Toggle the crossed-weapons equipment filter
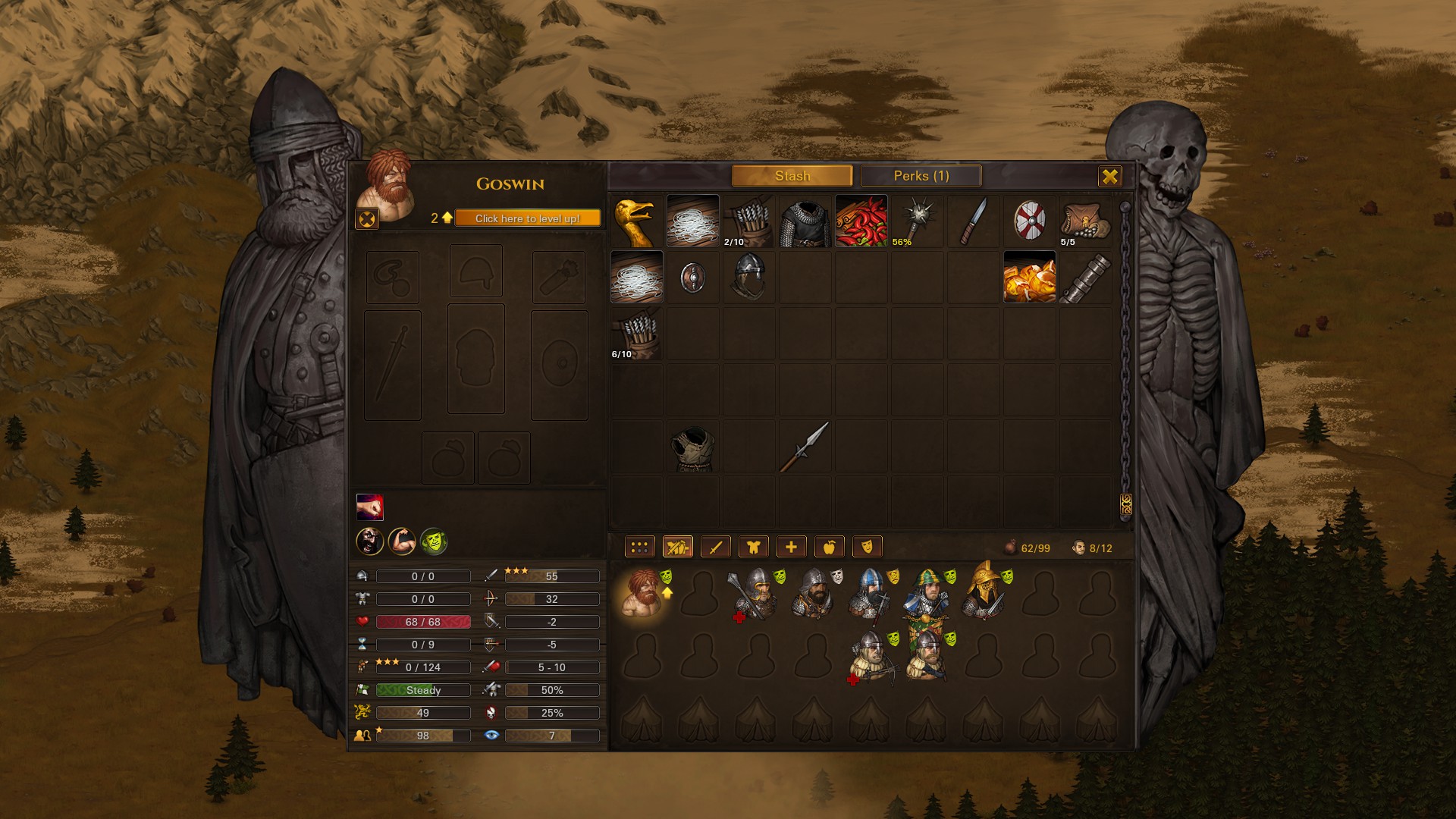 677,546
